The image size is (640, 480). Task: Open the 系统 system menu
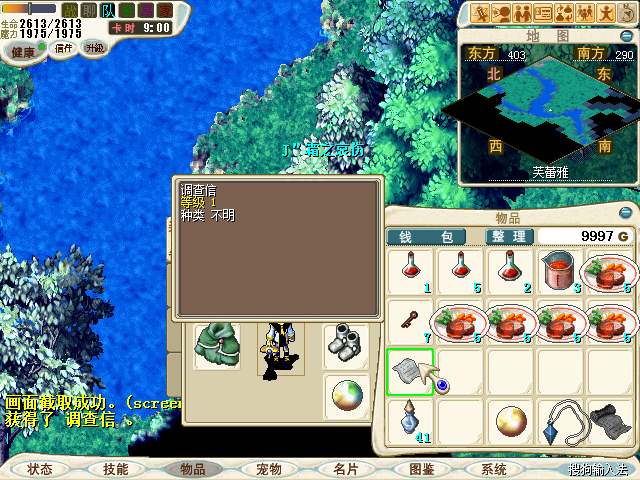pyautogui.click(x=494, y=468)
